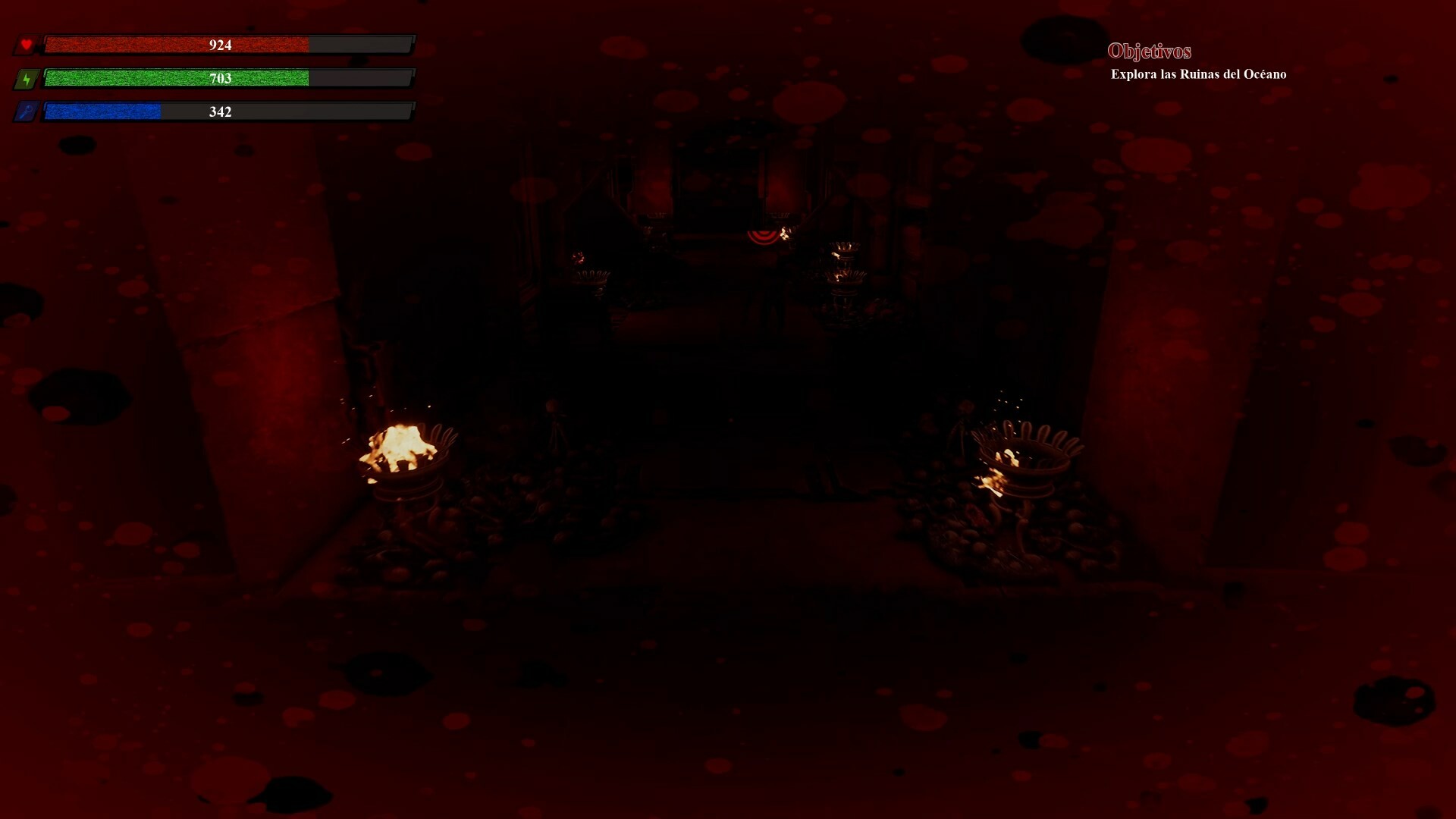This screenshot has width=1456, height=819.
Task: Click the red heart health icon
Action: pos(27,45)
